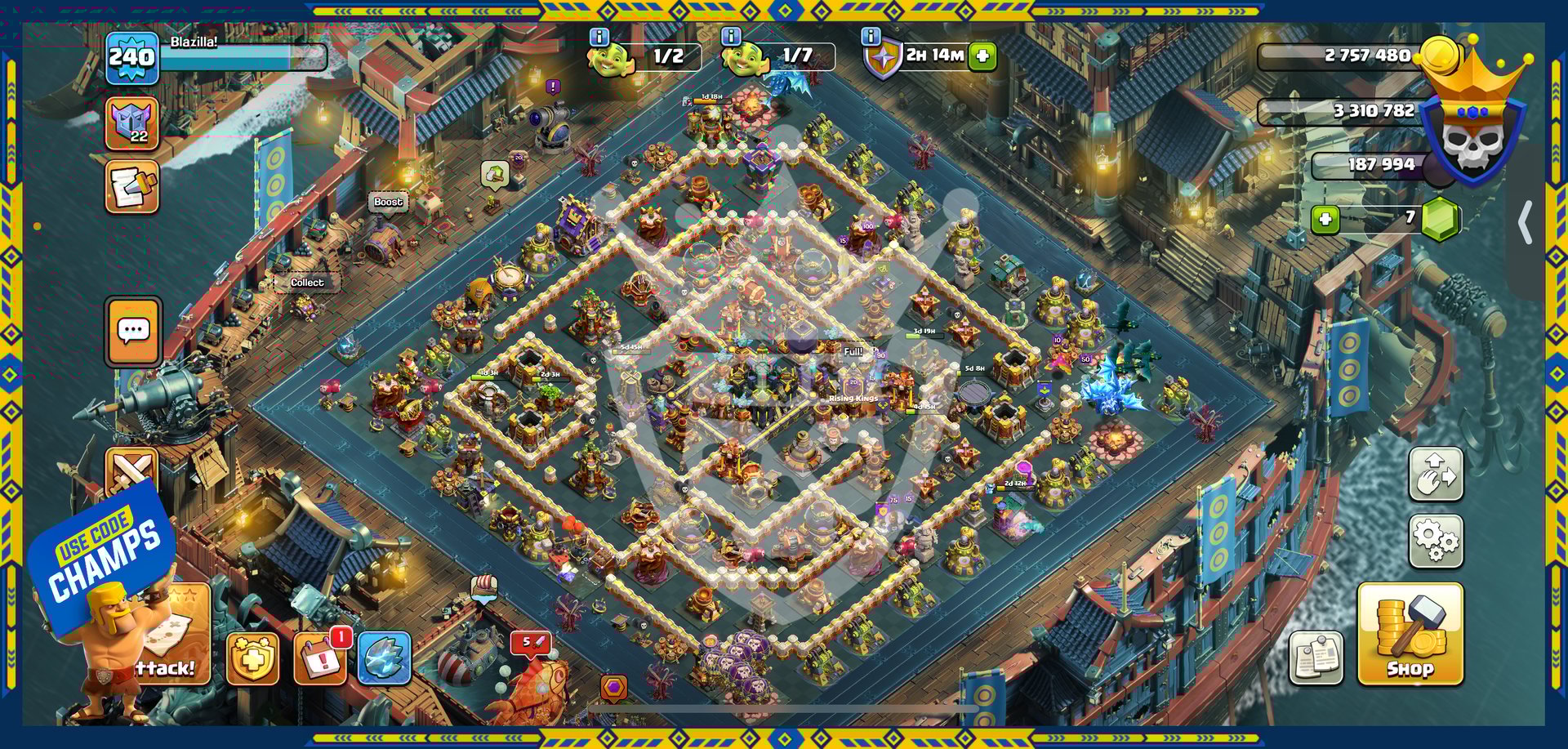This screenshot has width=1568, height=749.
Task: Open the blue ice crystal event button
Action: pyautogui.click(x=384, y=658)
